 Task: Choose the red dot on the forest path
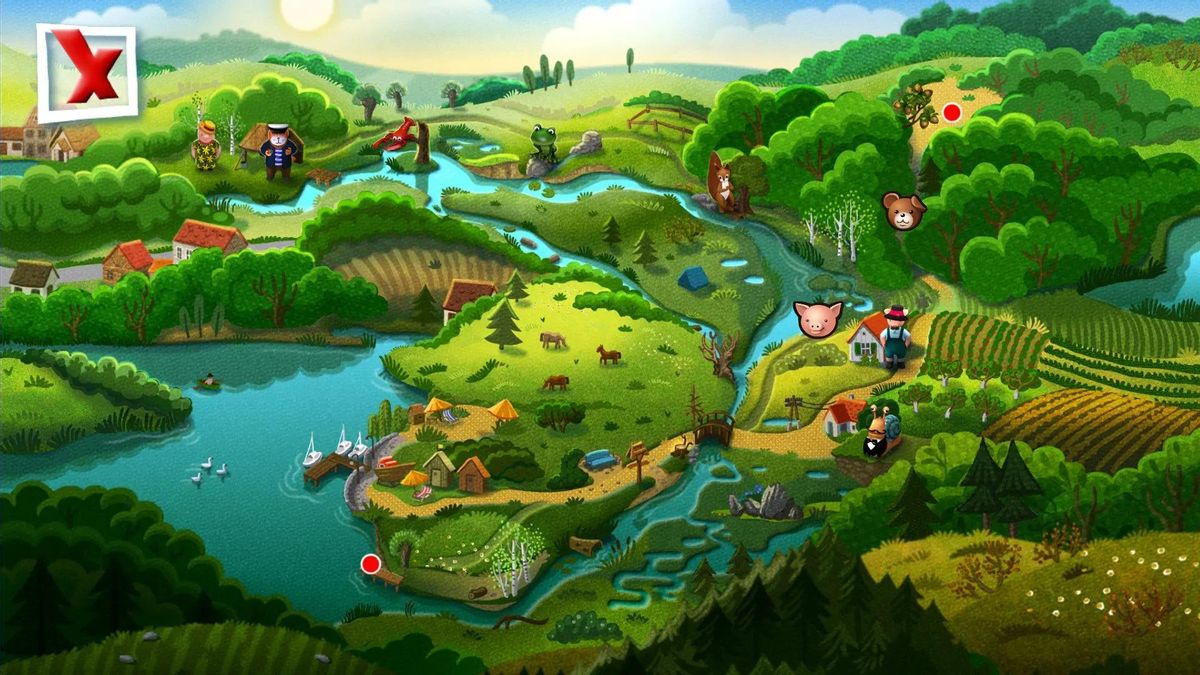click(x=951, y=112)
